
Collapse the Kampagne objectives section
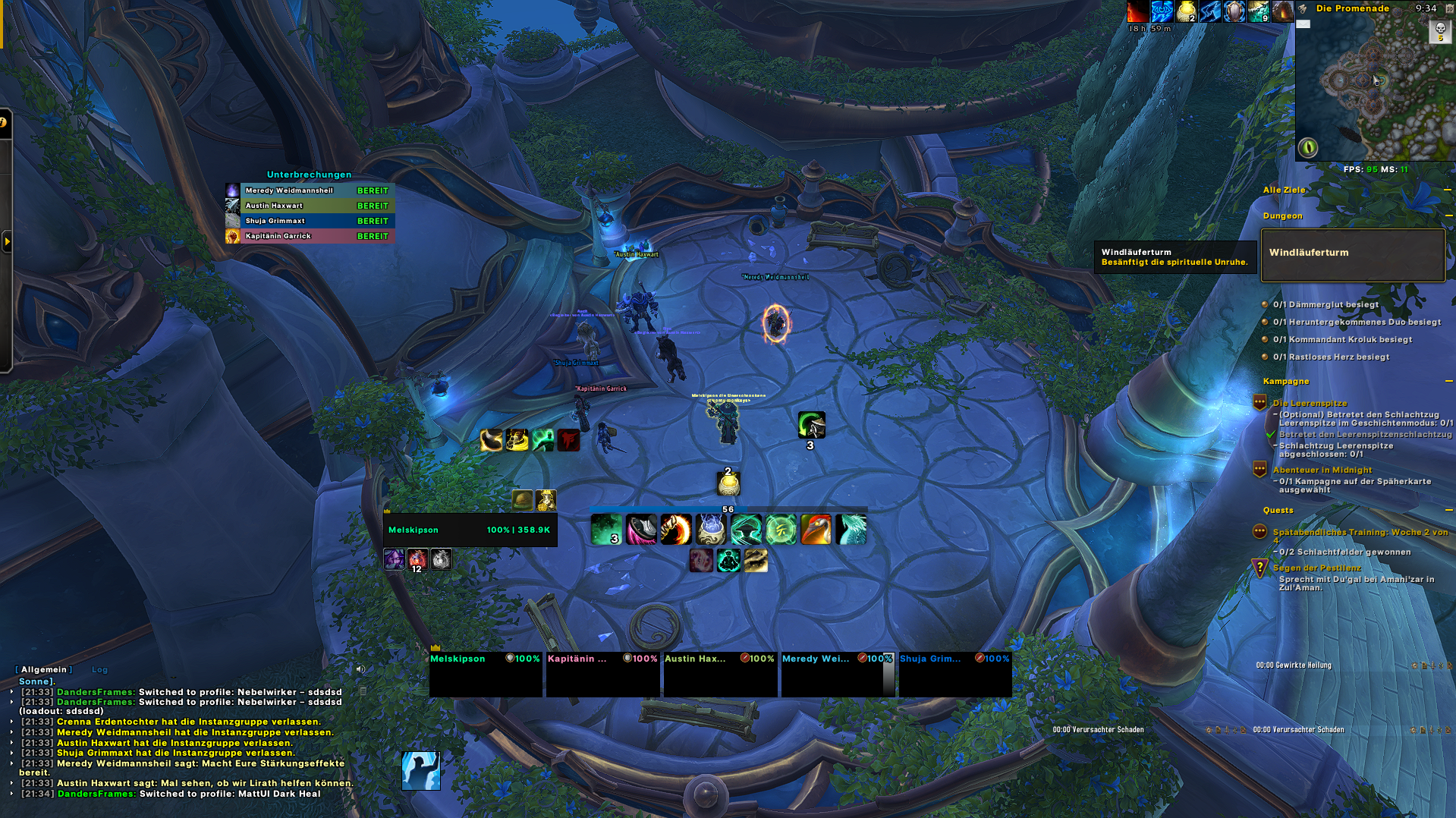tap(1447, 382)
